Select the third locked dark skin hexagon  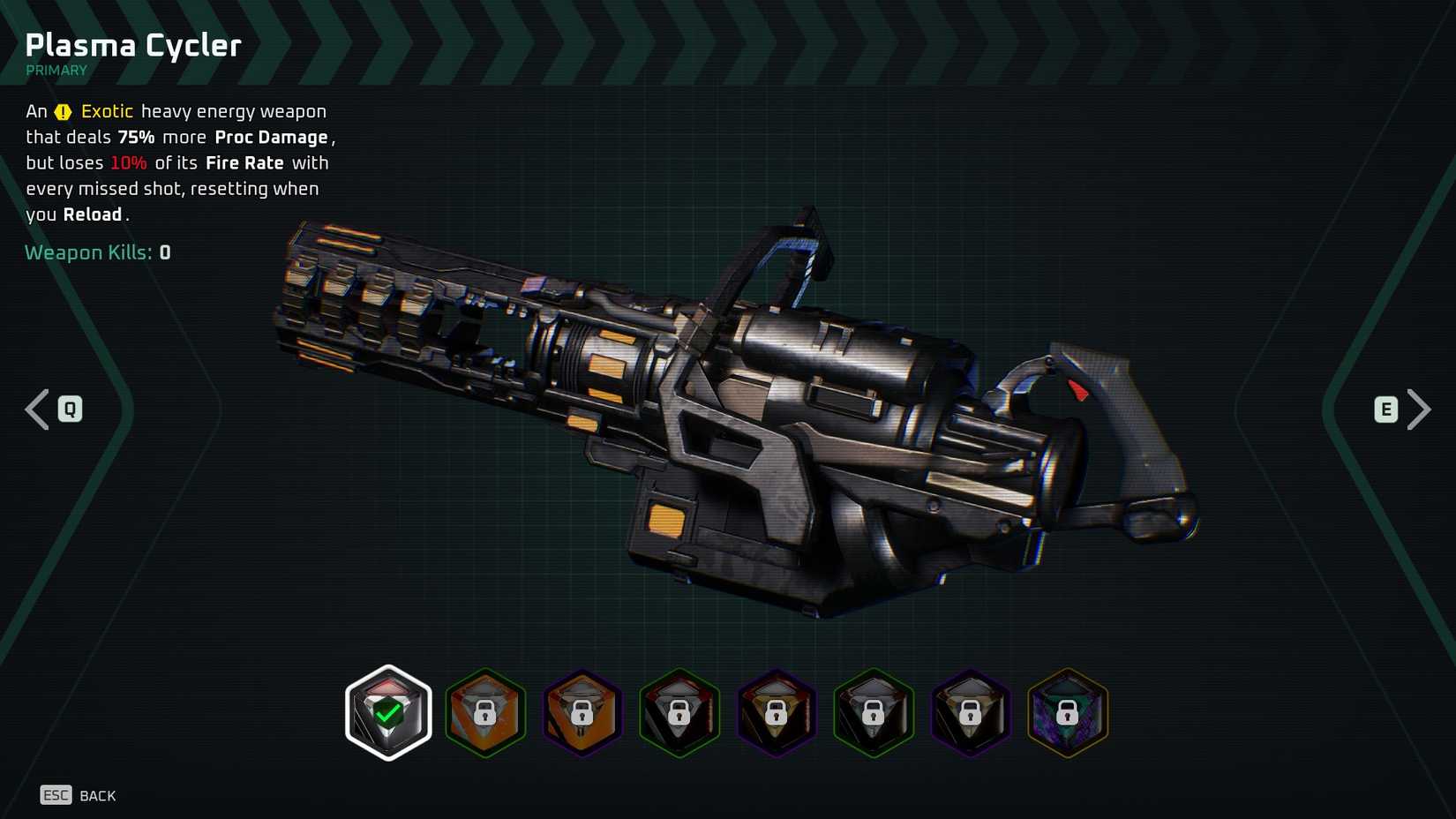(x=679, y=713)
